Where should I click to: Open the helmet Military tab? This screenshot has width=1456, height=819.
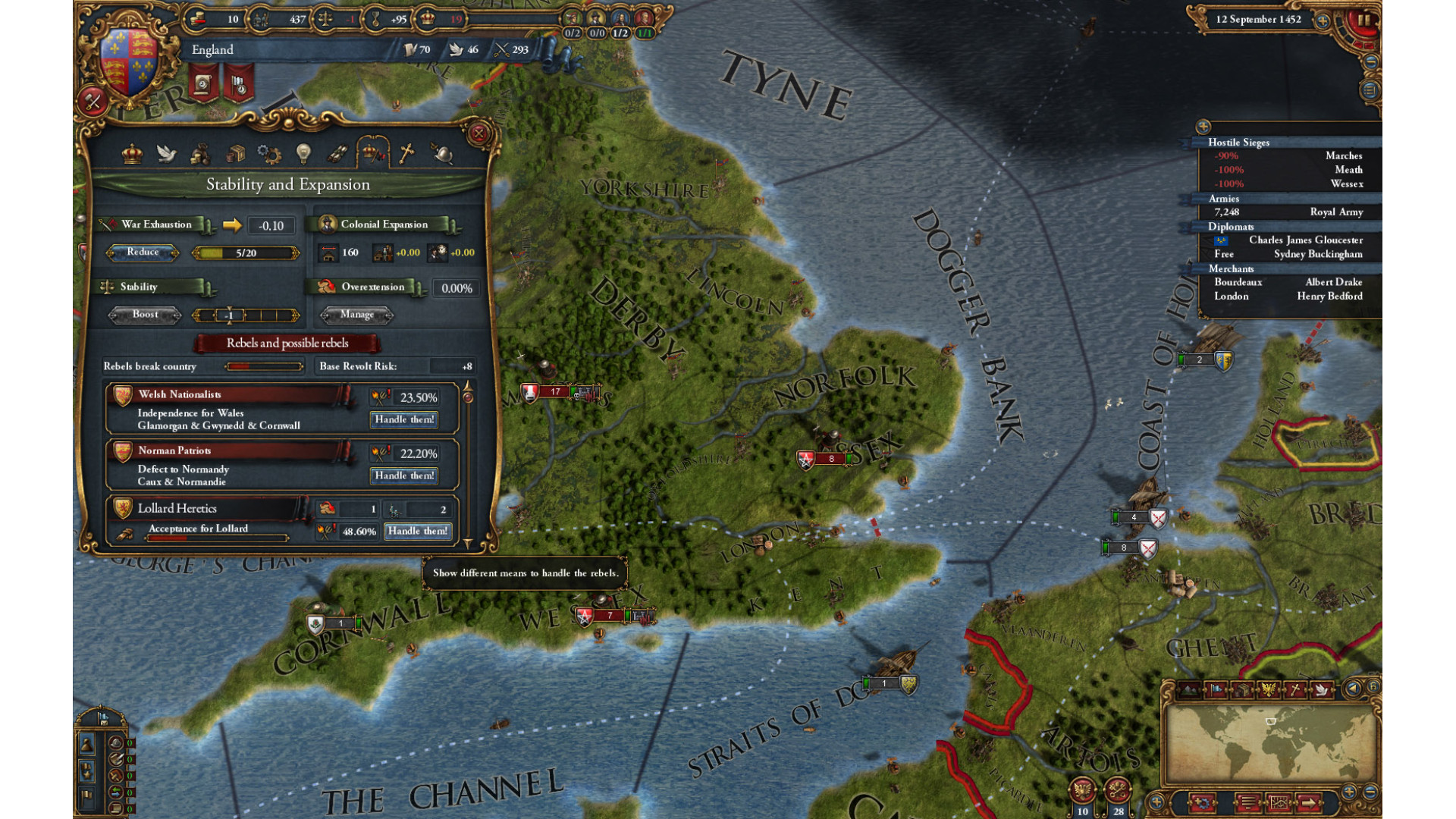pyautogui.click(x=442, y=154)
